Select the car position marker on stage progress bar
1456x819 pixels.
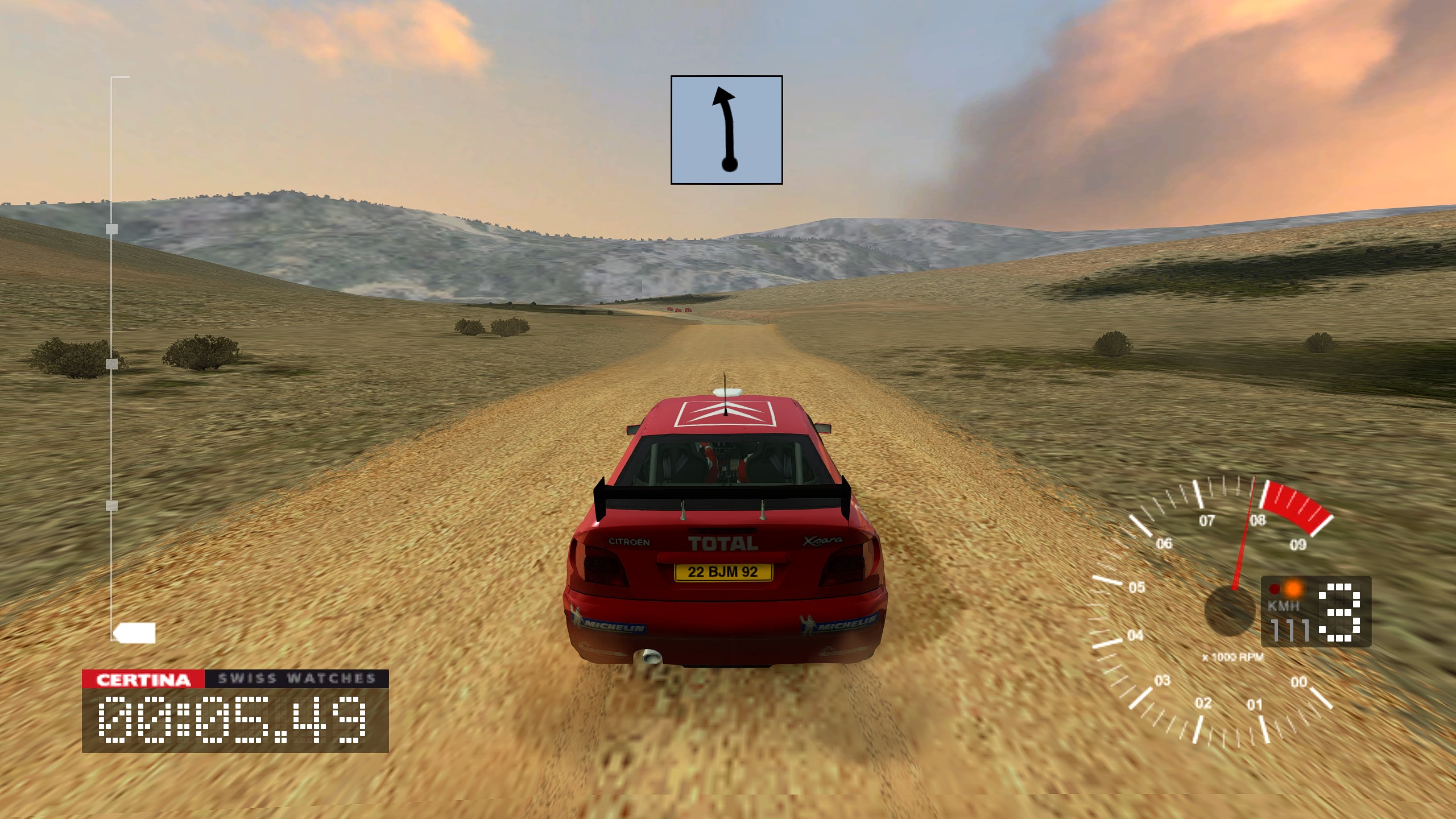[x=135, y=632]
